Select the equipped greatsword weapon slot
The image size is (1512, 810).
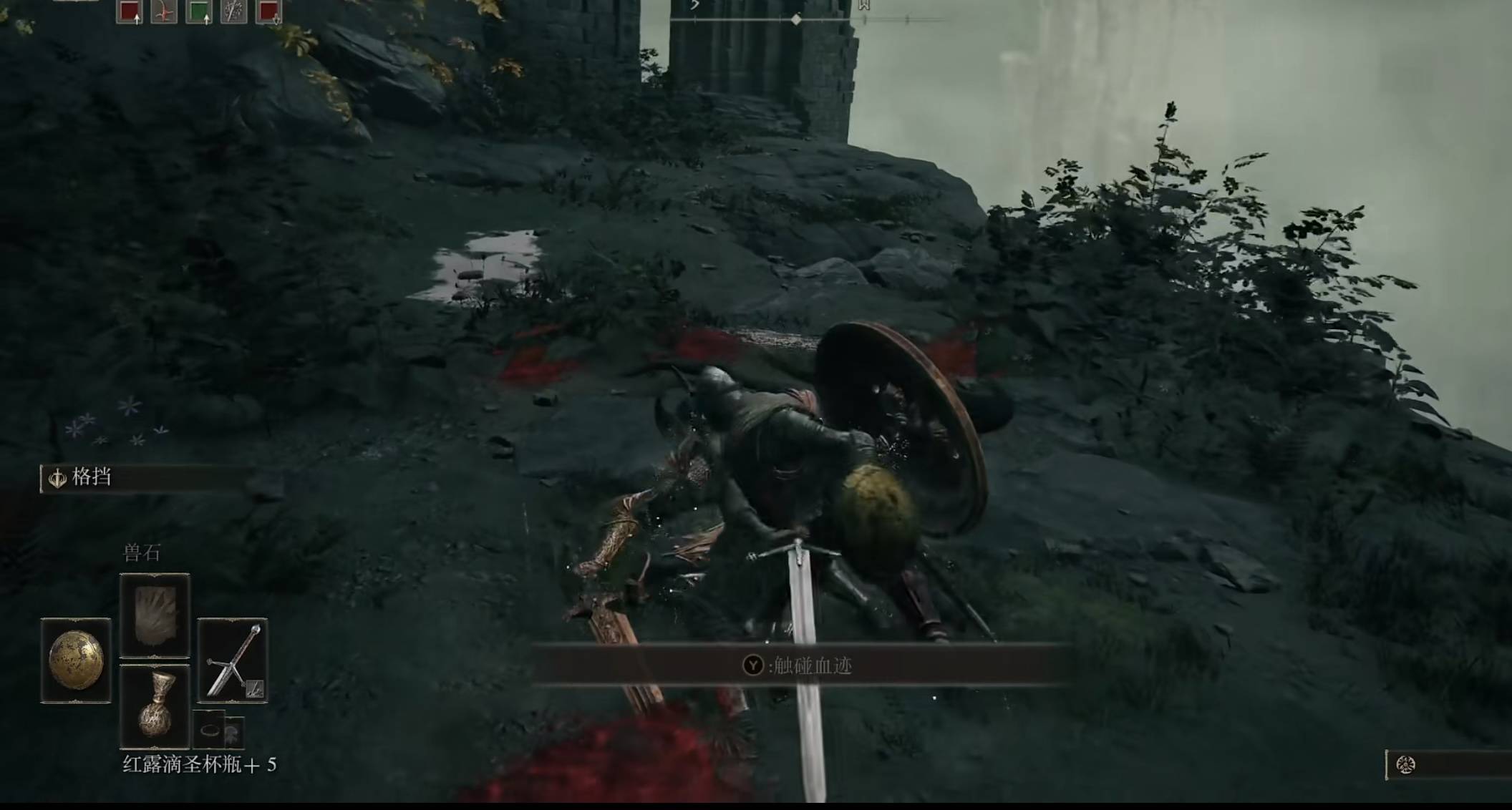[233, 660]
